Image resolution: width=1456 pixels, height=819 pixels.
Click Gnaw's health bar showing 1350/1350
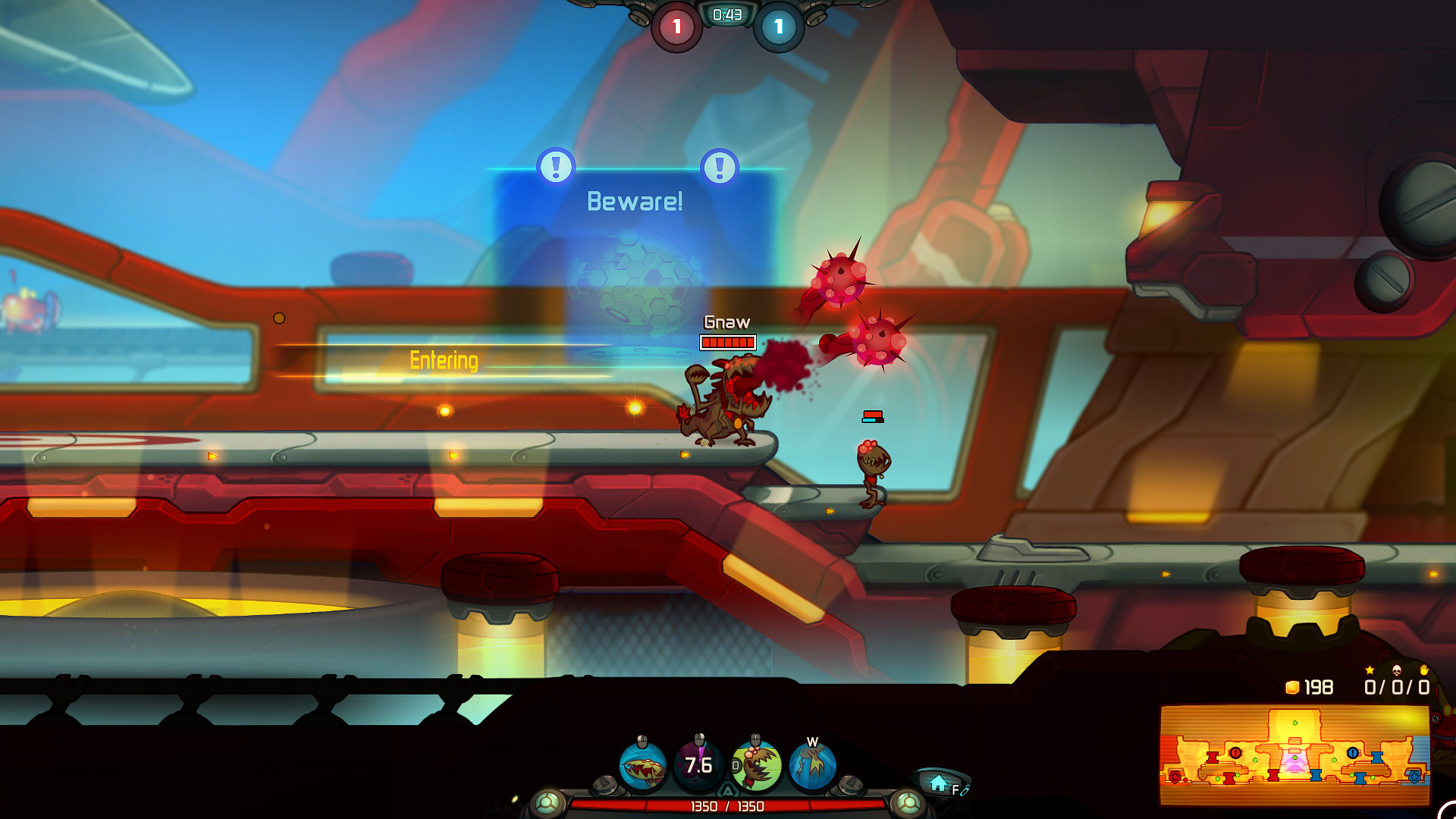coord(727,808)
